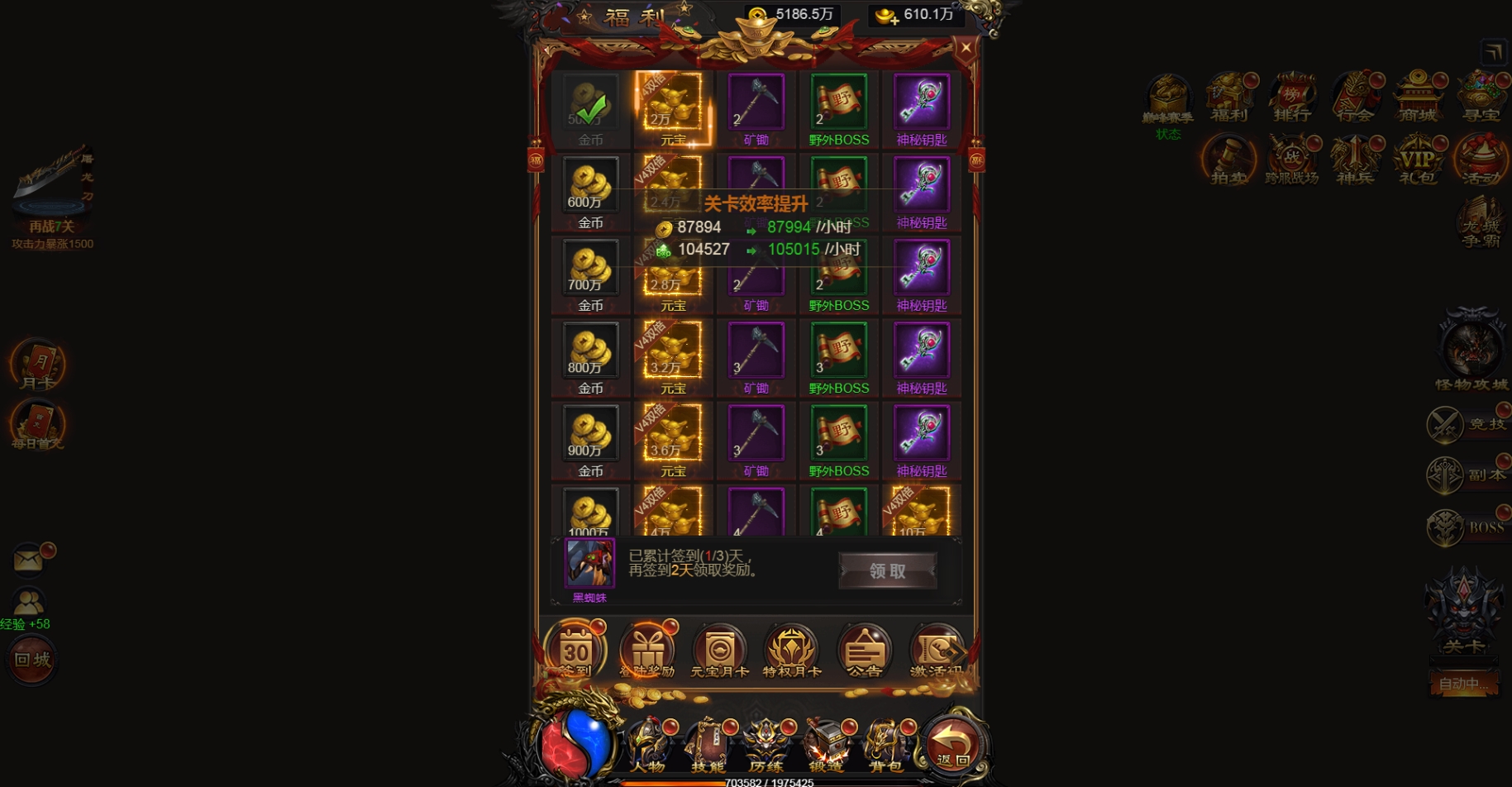Open the 怪物攻城 monster siege event
Screen dimensions: 1512x787
coord(1473,347)
